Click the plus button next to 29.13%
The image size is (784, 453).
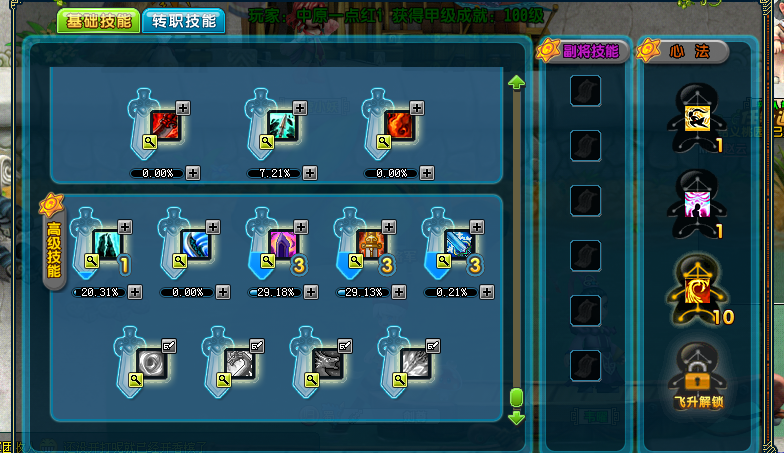399,292
